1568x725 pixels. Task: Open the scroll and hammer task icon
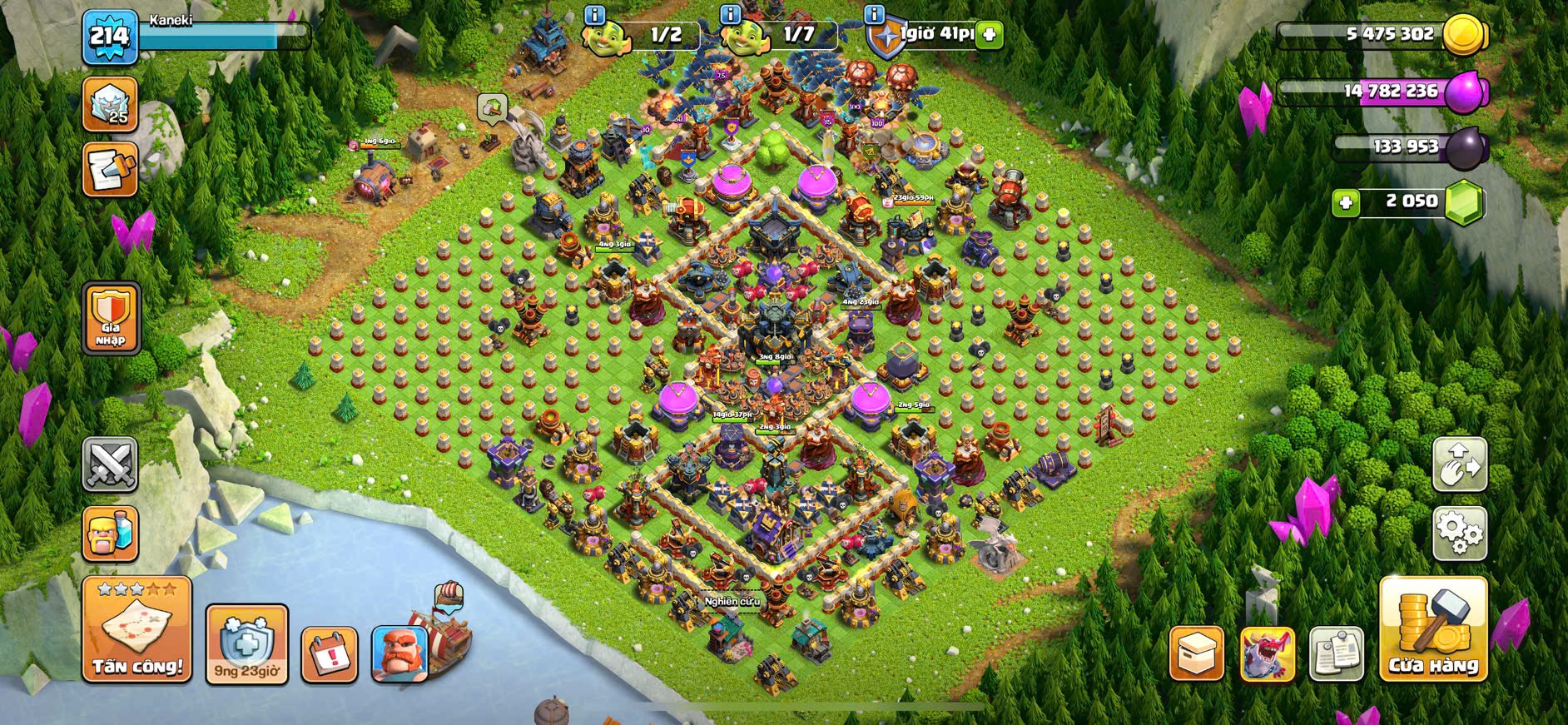point(111,170)
